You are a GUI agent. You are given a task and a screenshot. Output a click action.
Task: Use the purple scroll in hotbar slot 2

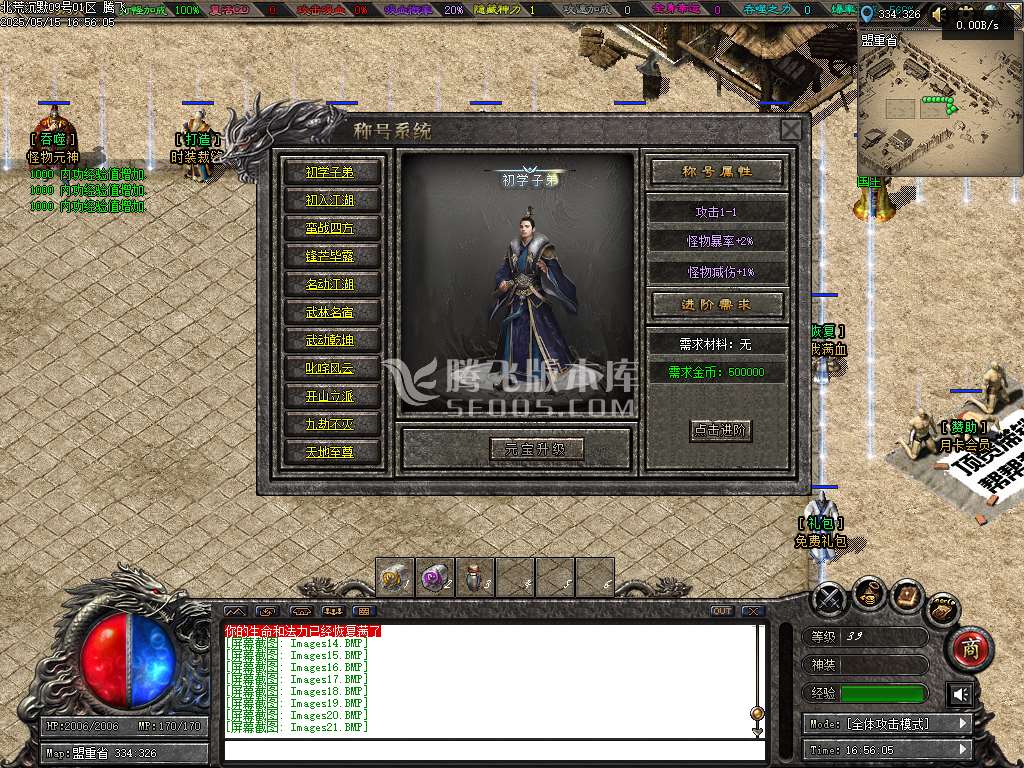(435, 577)
